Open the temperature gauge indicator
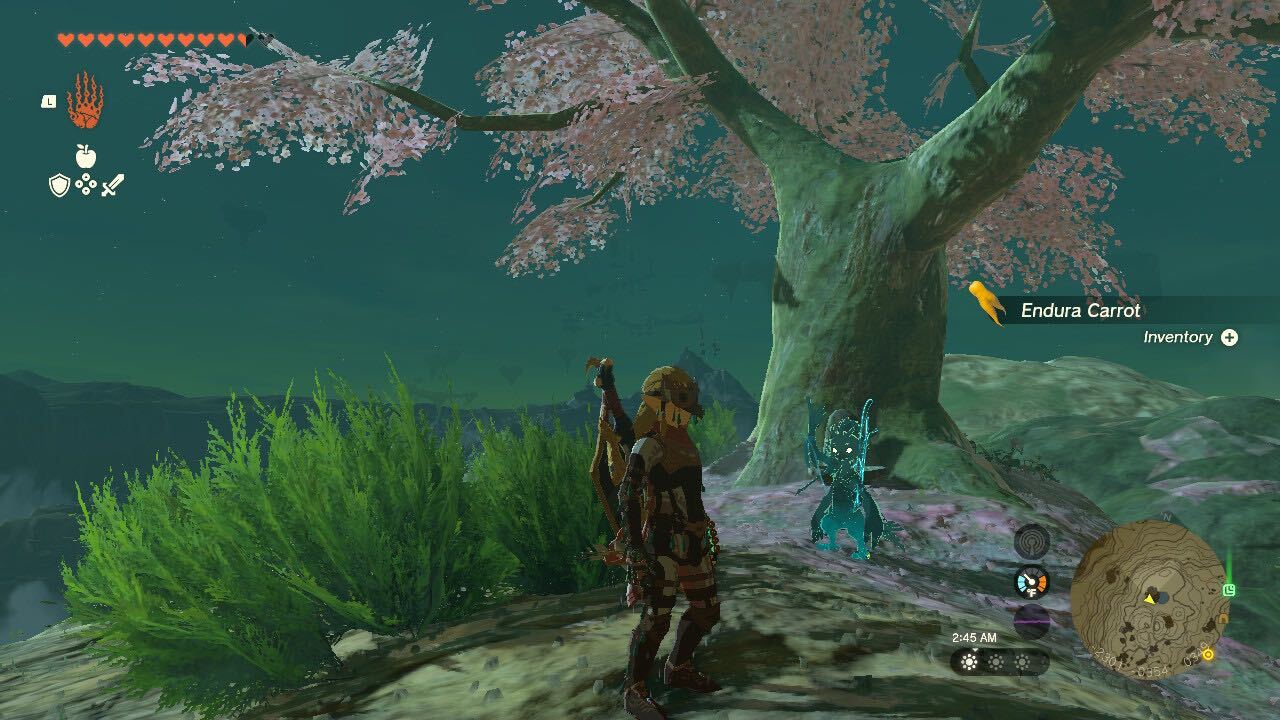The height and width of the screenshot is (720, 1280). coord(1031,581)
